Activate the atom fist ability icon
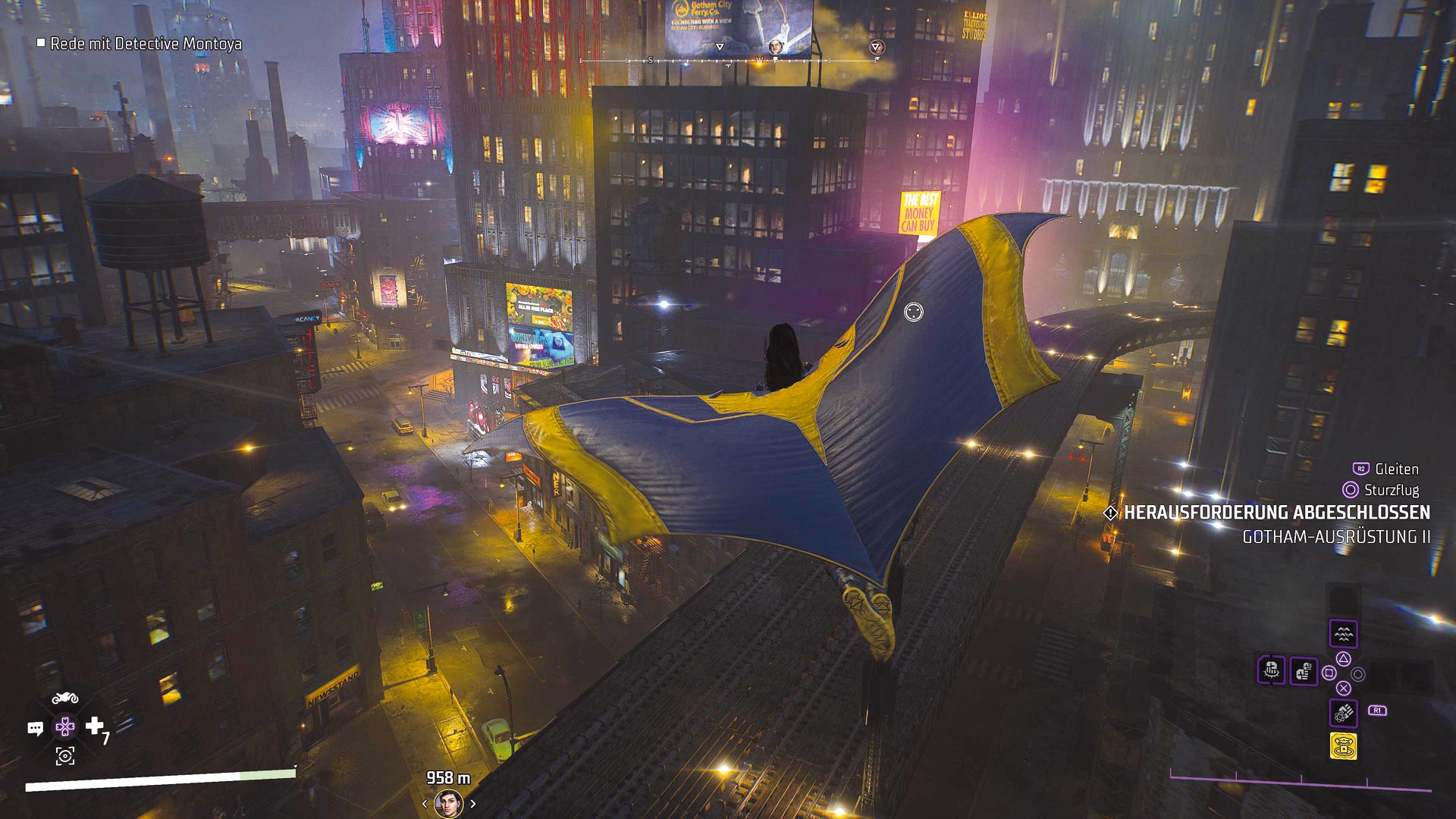 click(1343, 713)
